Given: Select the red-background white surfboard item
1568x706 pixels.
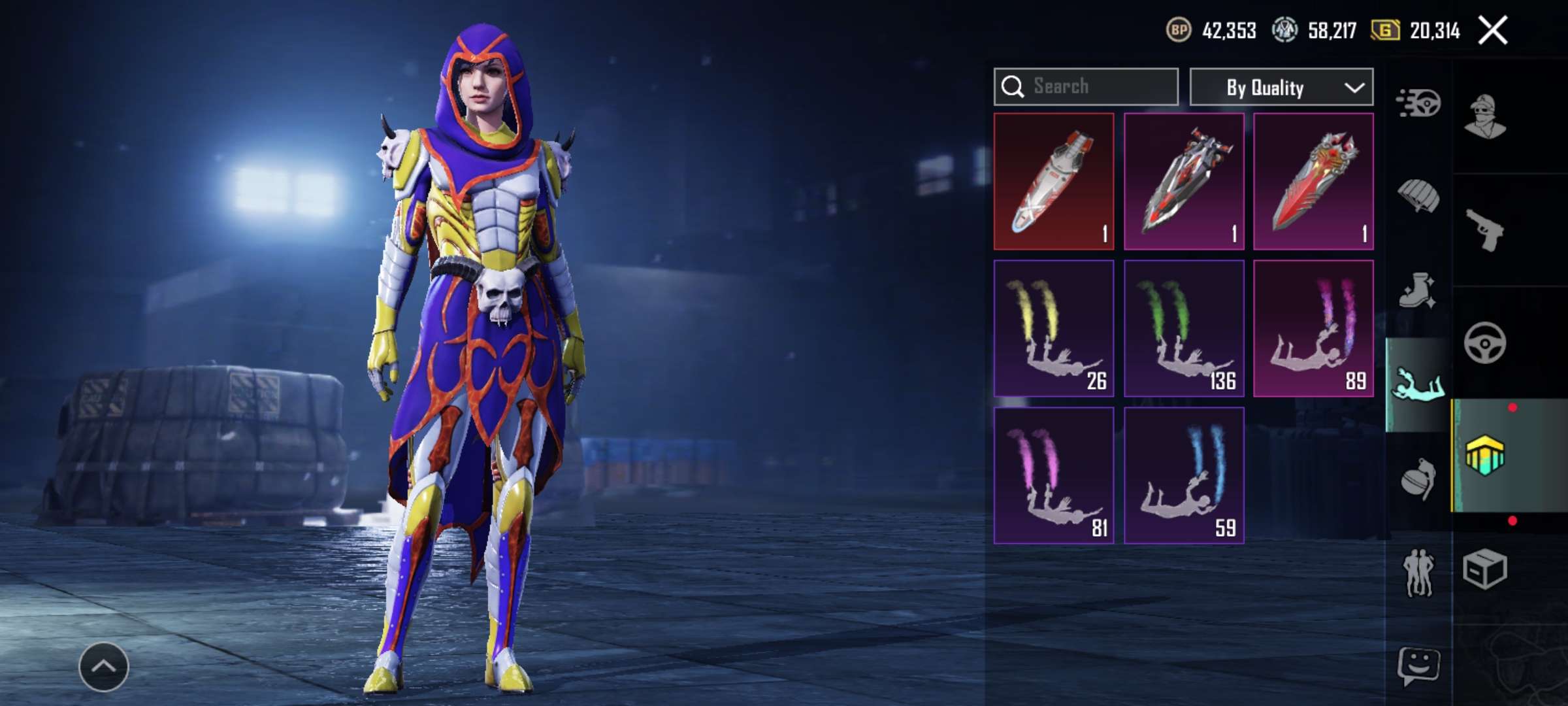Looking at the screenshot, I should 1053,181.
